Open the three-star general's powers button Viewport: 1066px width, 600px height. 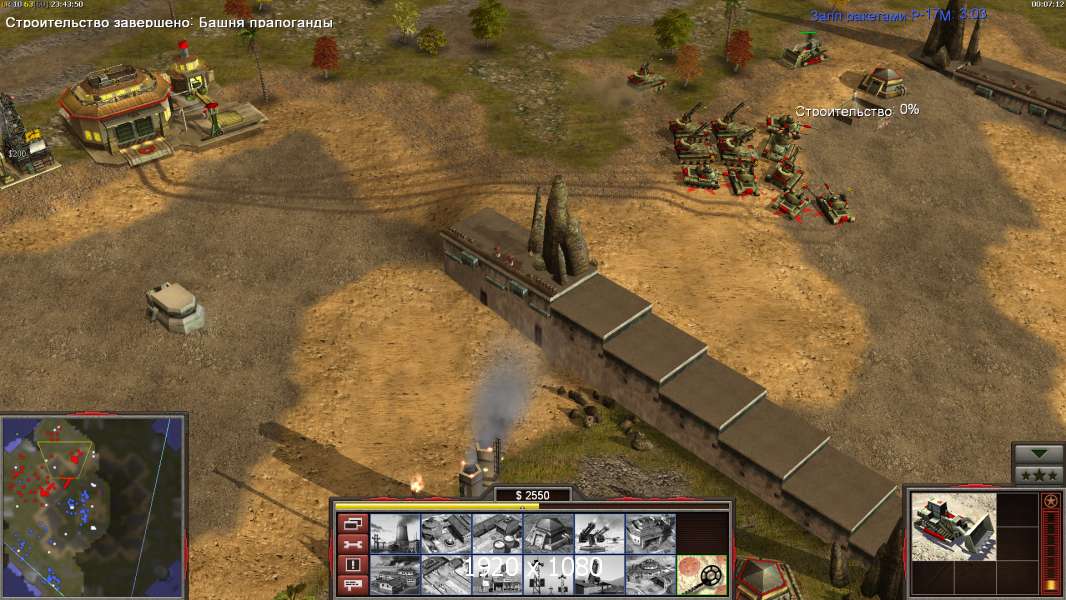click(x=1038, y=474)
